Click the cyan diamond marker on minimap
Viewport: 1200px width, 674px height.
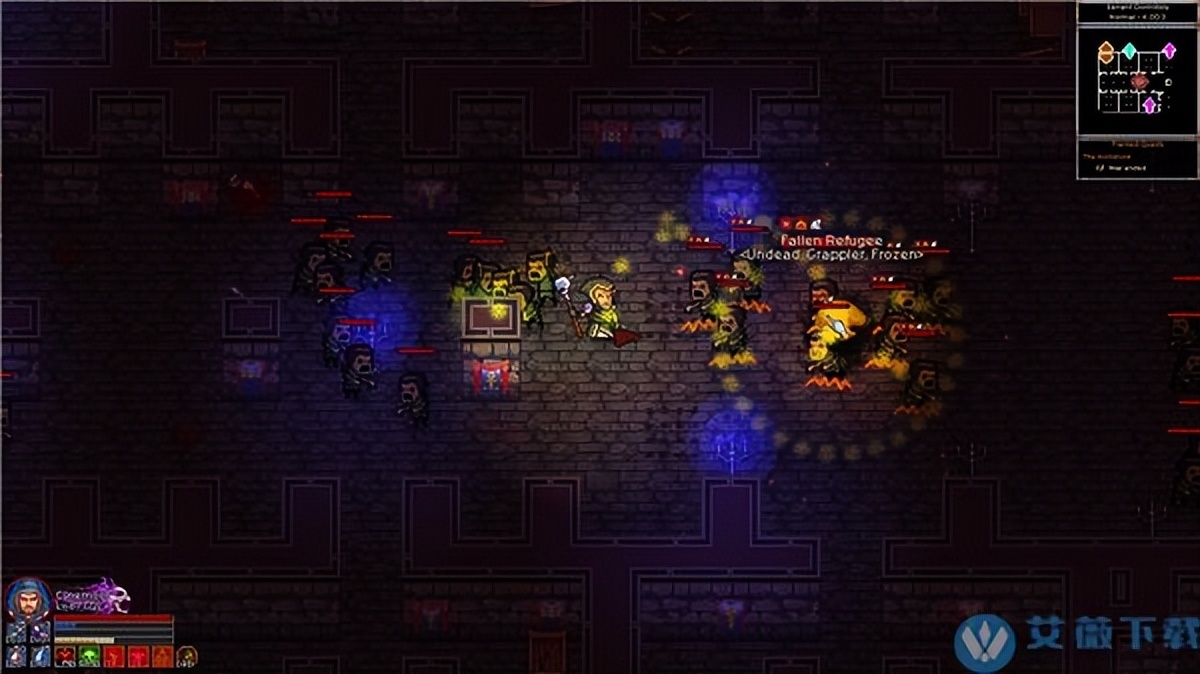pos(1129,50)
